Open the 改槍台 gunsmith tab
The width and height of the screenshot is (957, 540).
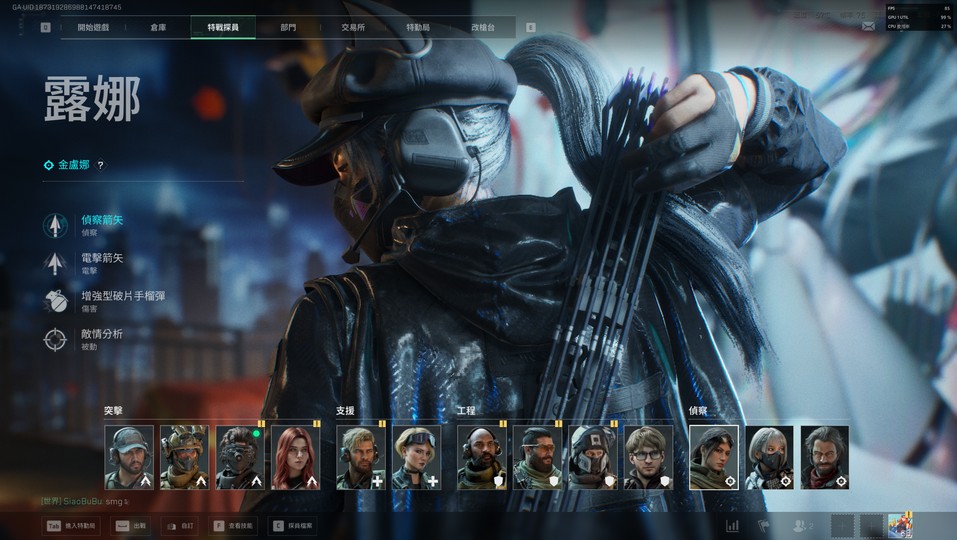[x=483, y=27]
